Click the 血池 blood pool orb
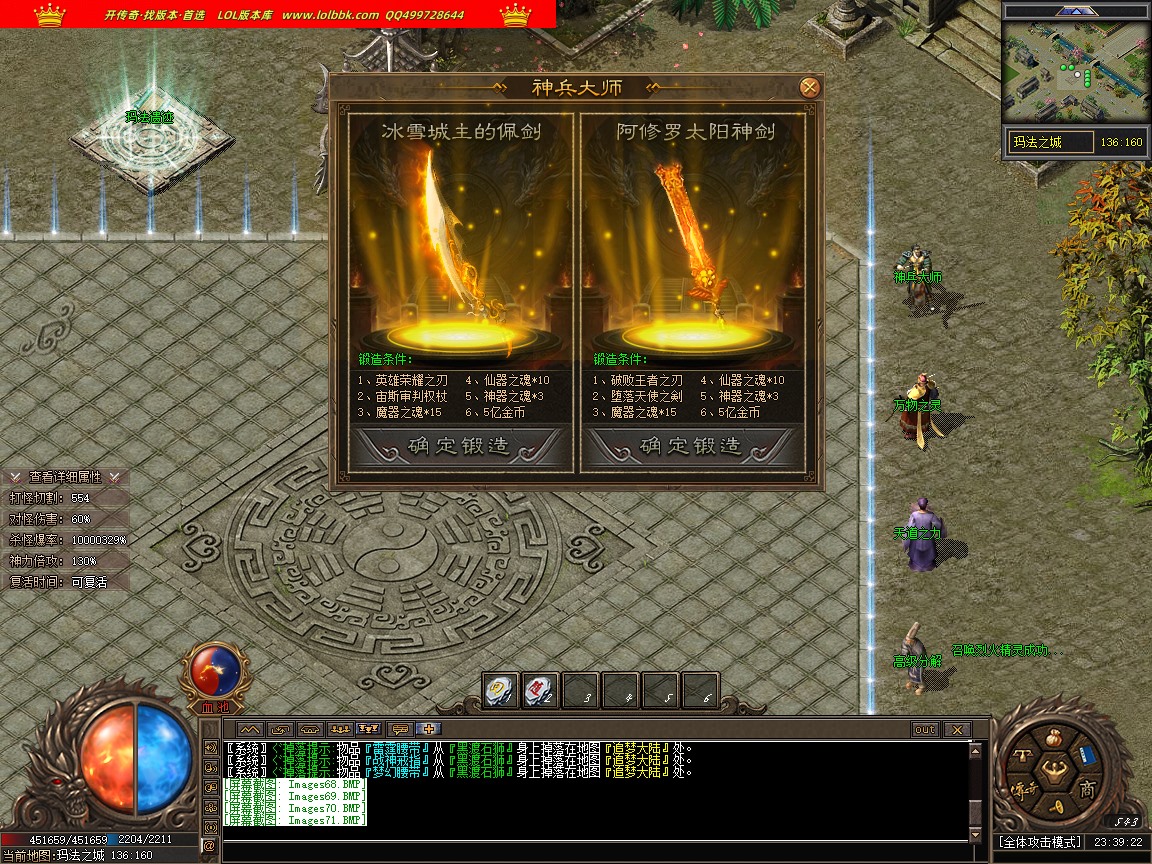 [214, 672]
